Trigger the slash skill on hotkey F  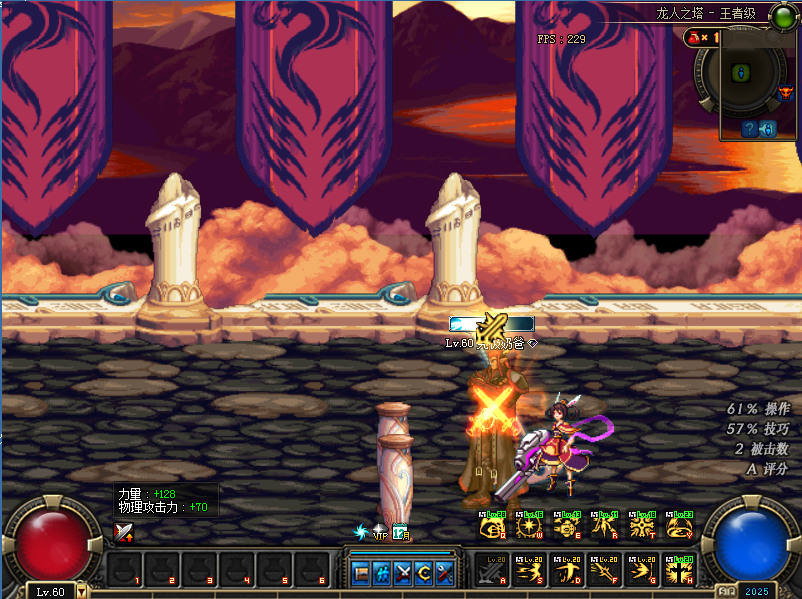click(x=603, y=570)
